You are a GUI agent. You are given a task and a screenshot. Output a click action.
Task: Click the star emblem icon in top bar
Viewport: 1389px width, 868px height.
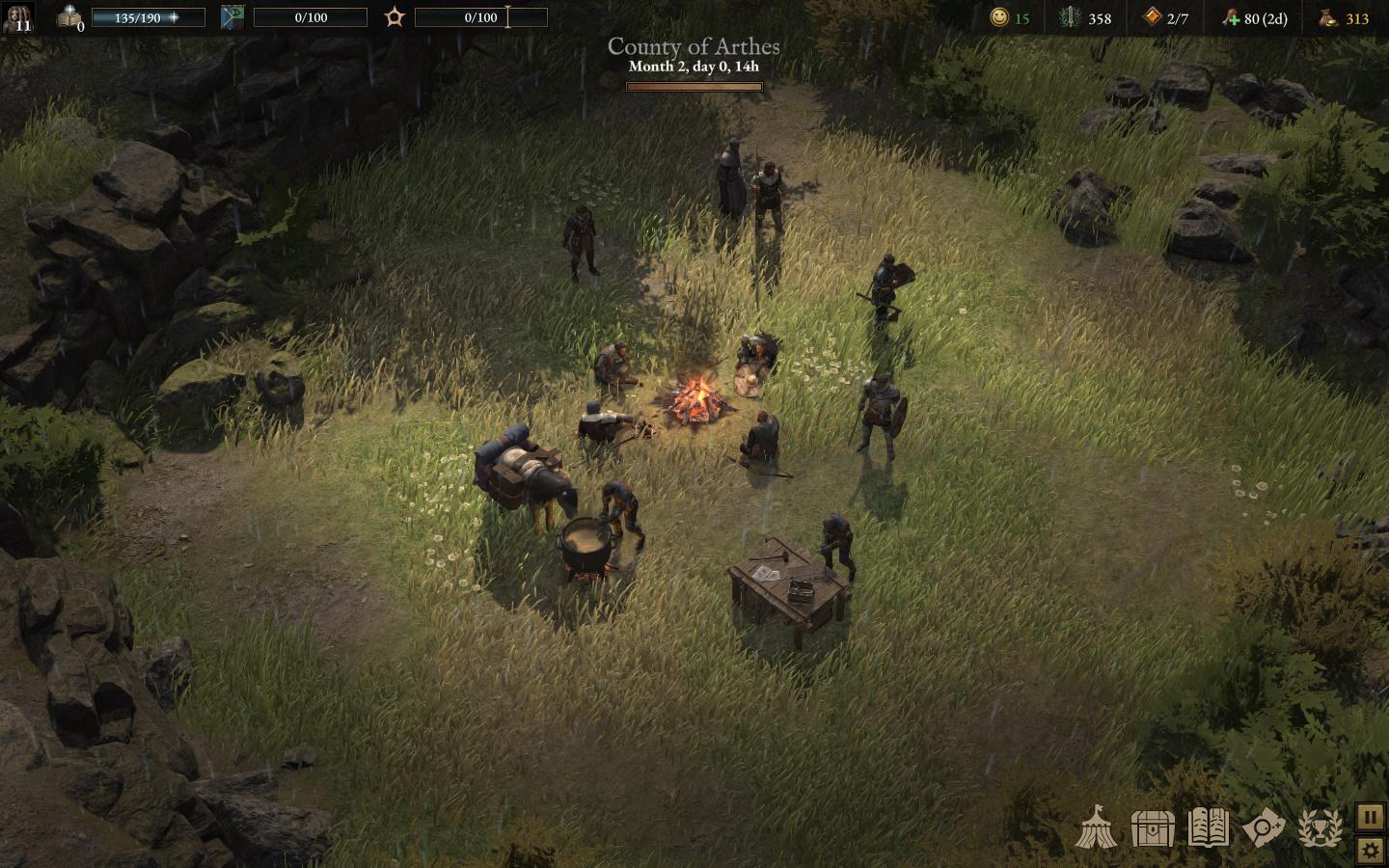point(394,17)
